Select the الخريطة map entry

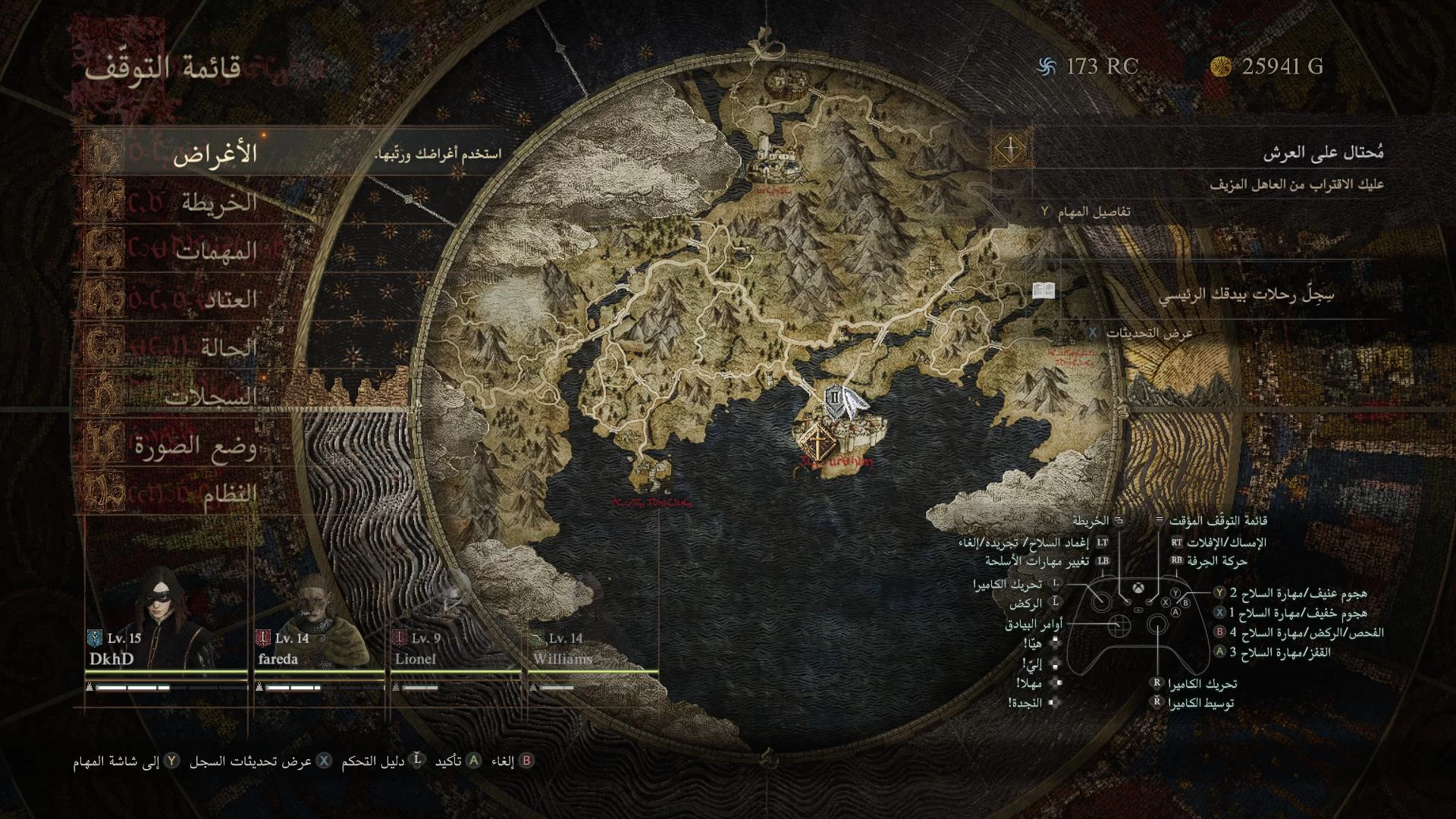[218, 203]
